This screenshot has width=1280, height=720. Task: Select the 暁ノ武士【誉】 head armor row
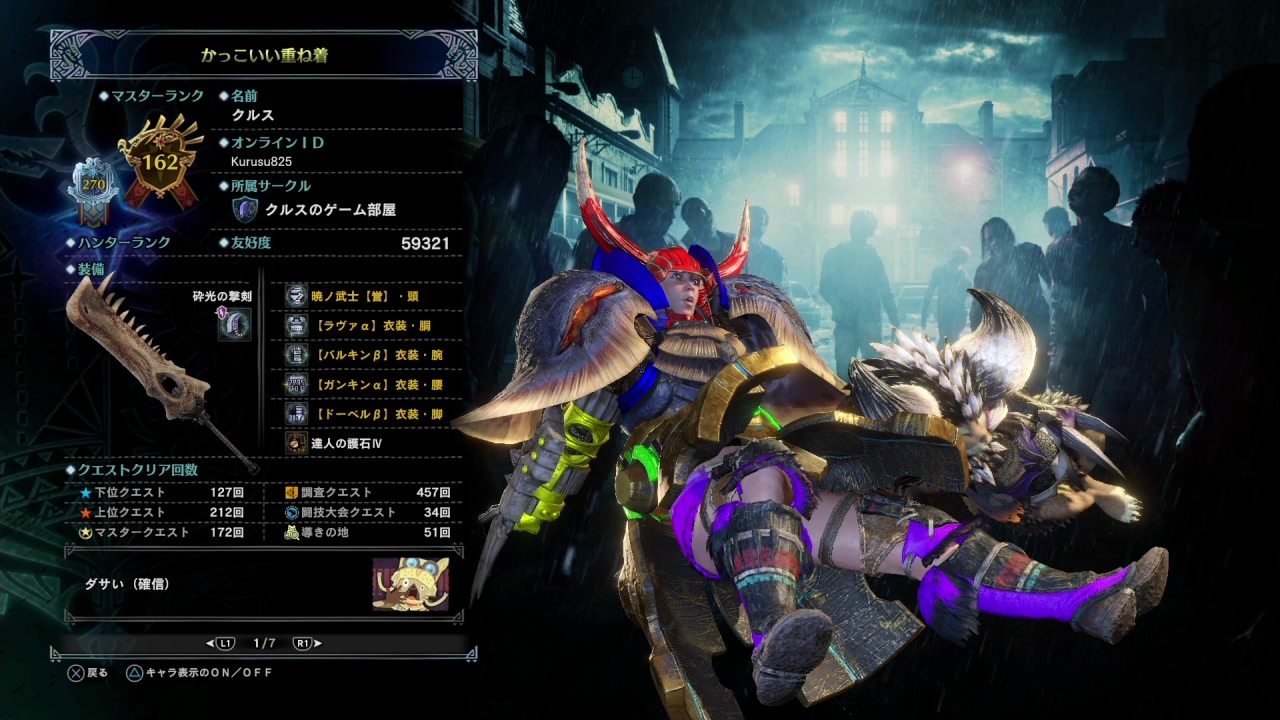[x=363, y=296]
